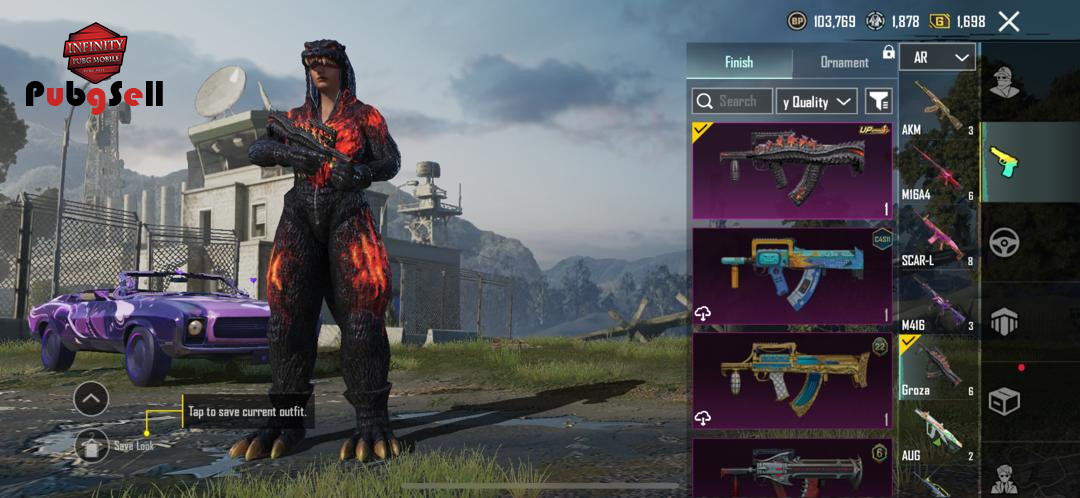Open the character outfit category
Screen dimensions: 1080x498
coord(1004,82)
